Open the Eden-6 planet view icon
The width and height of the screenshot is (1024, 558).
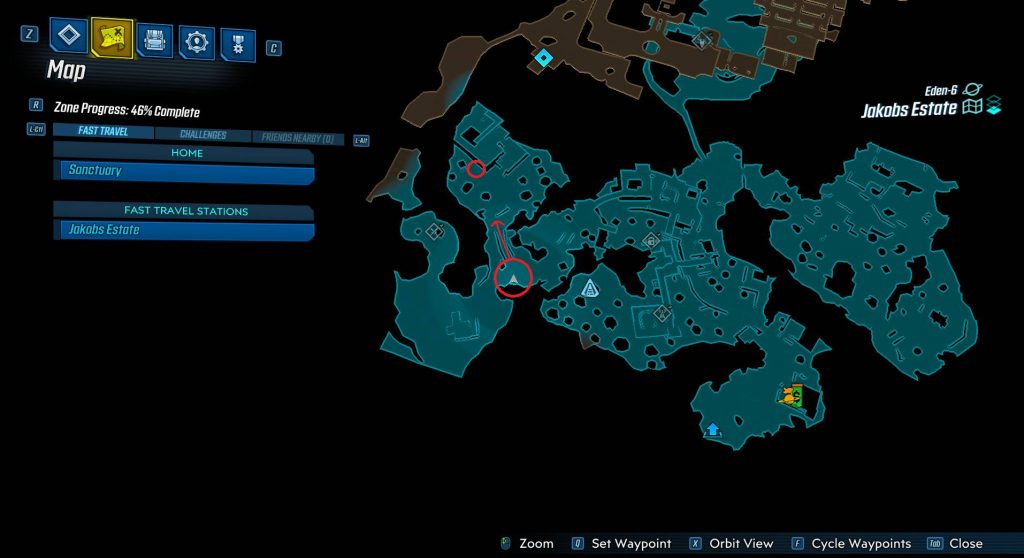[972, 90]
